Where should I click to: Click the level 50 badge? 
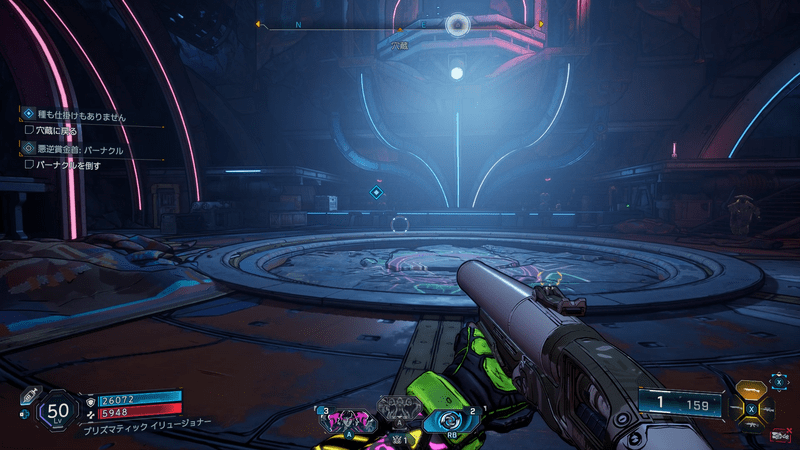59,410
